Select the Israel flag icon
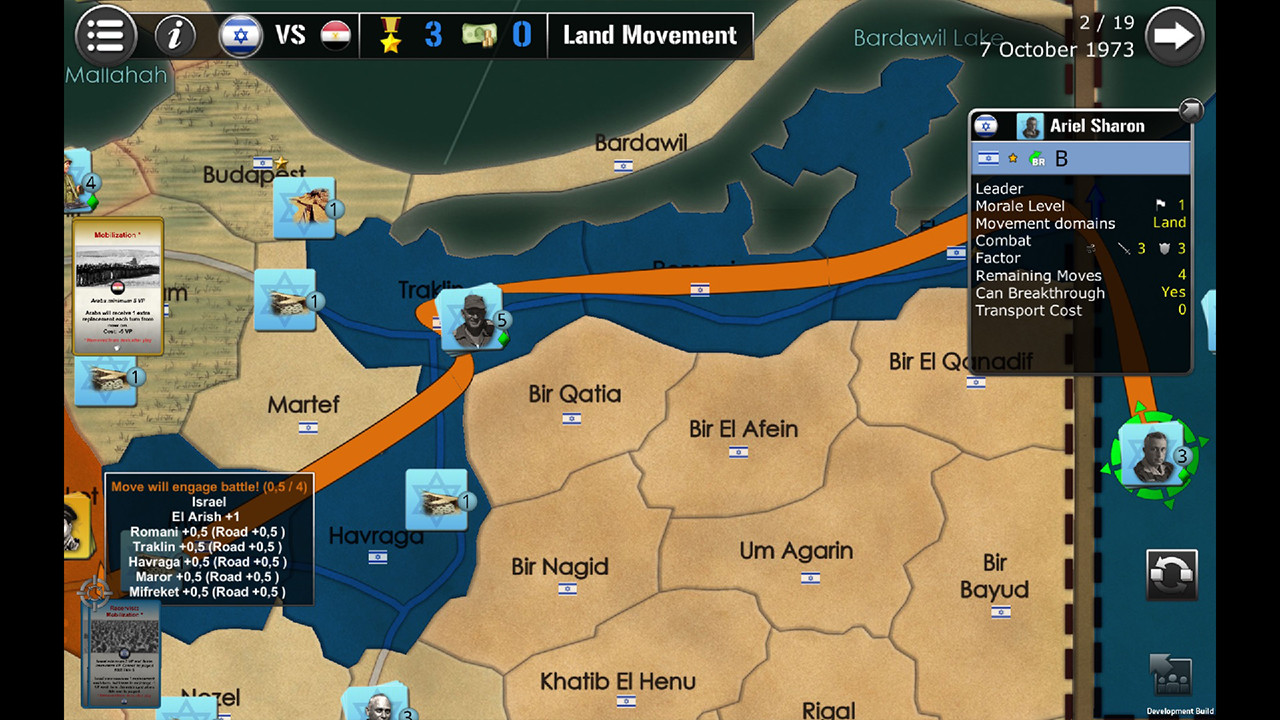This screenshot has width=1280, height=720. [x=241, y=36]
